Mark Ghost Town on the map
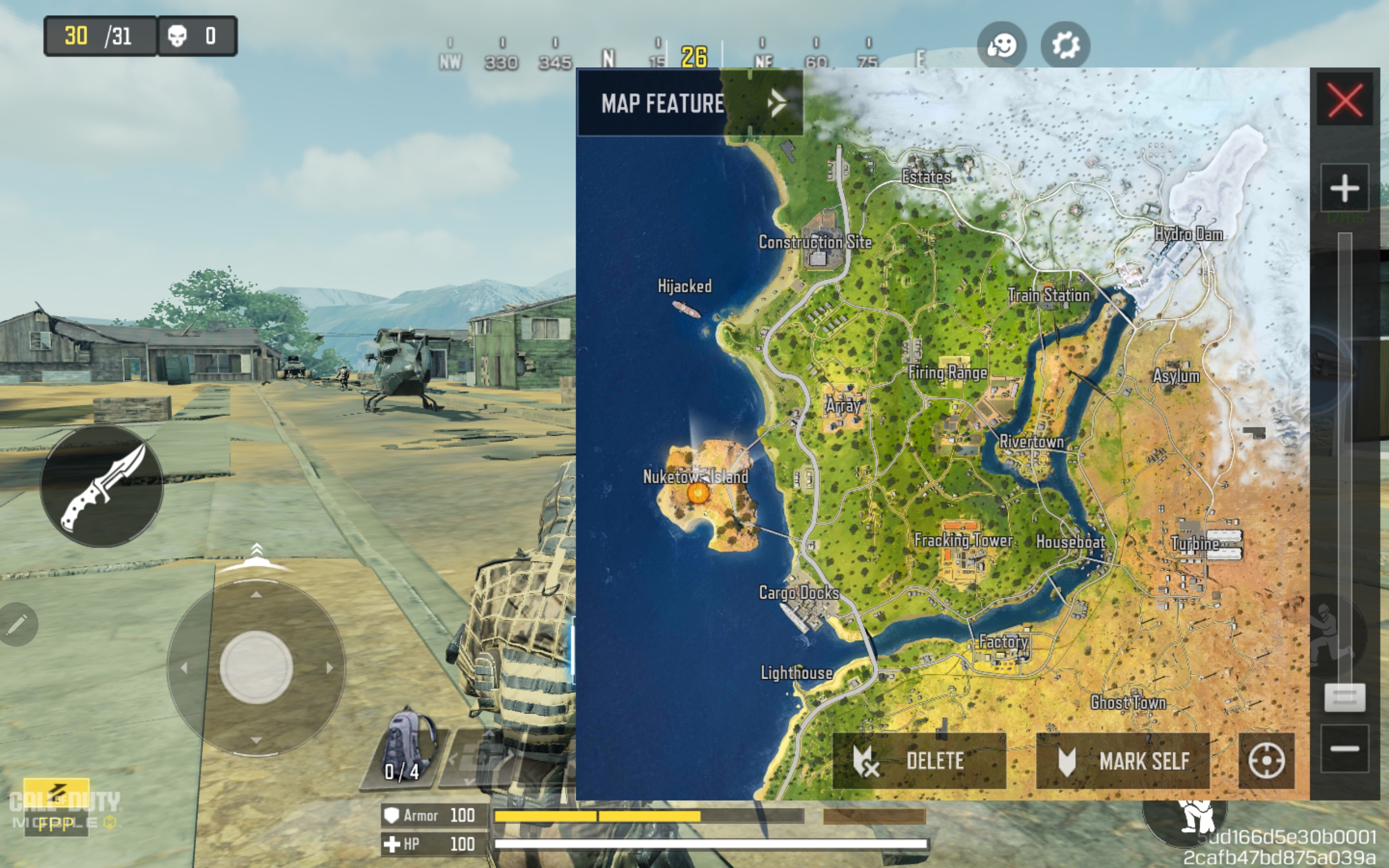This screenshot has width=1389, height=868. coord(1128,702)
